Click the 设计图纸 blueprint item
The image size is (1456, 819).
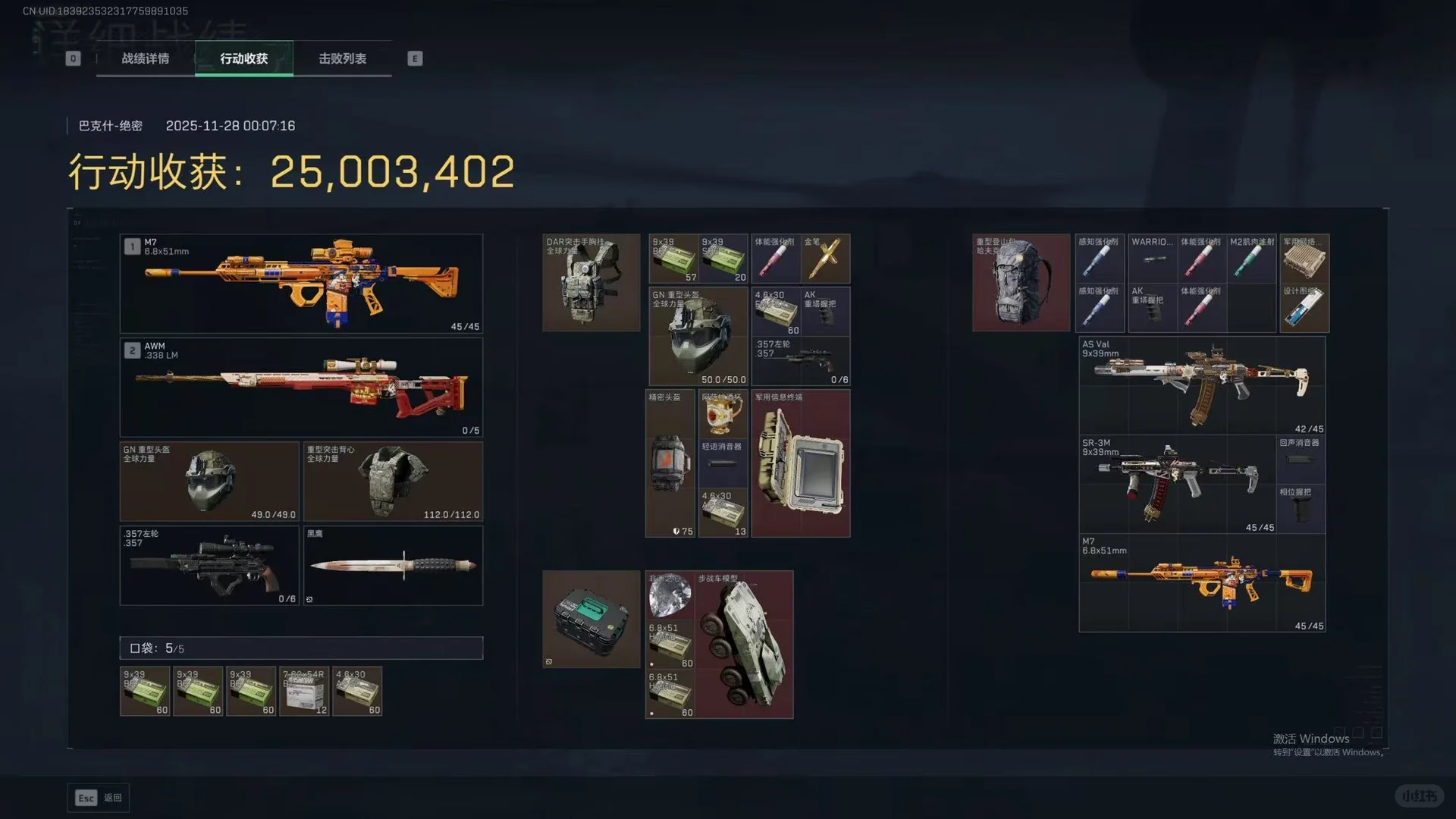[1304, 308]
